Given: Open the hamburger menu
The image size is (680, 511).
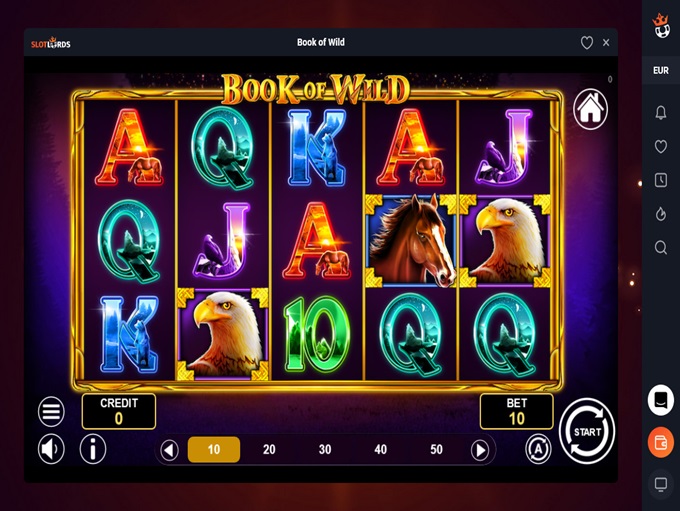Looking at the screenshot, I should click(51, 411).
